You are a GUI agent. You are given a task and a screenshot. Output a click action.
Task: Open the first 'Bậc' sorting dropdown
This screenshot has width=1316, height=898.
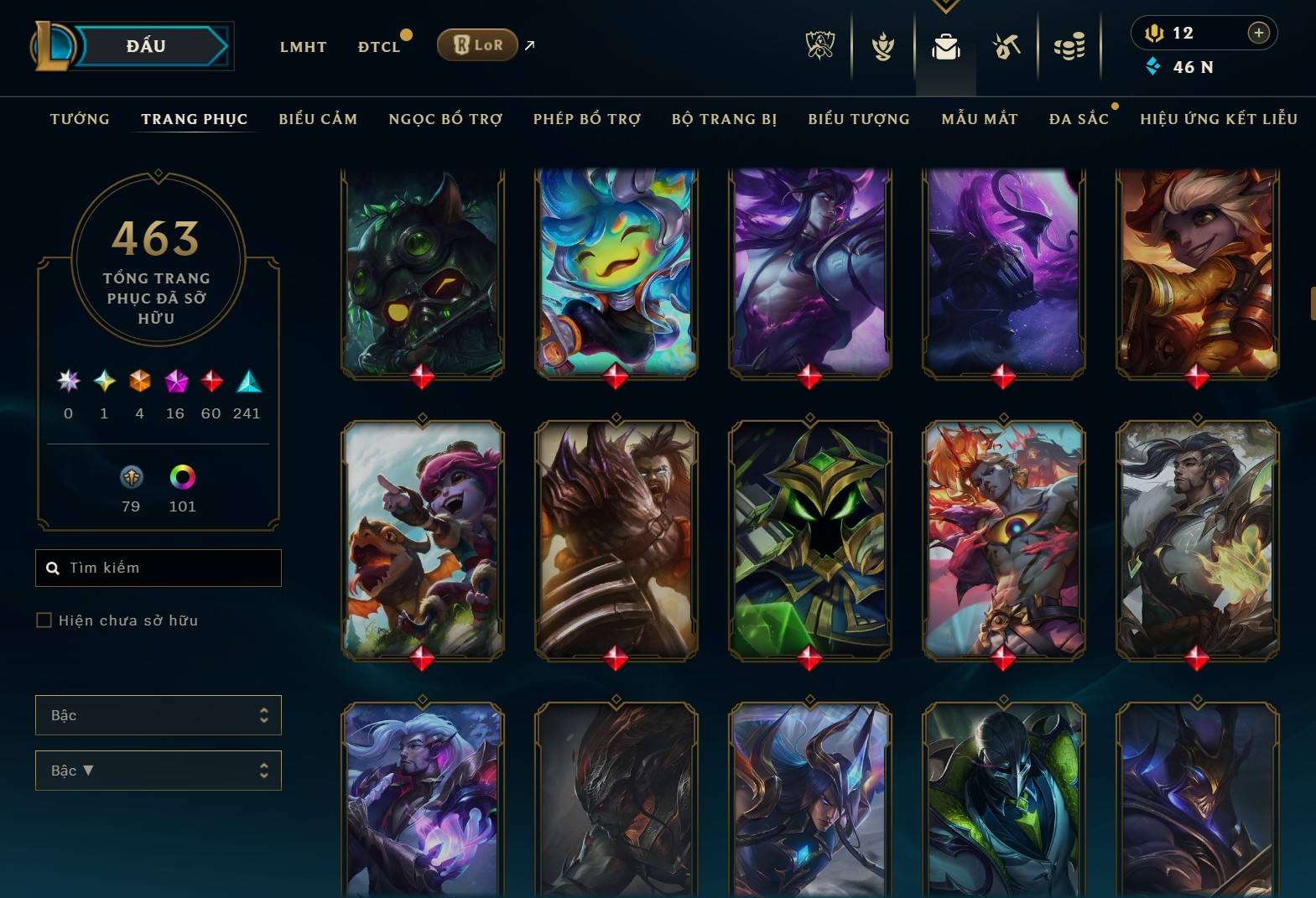[159, 715]
